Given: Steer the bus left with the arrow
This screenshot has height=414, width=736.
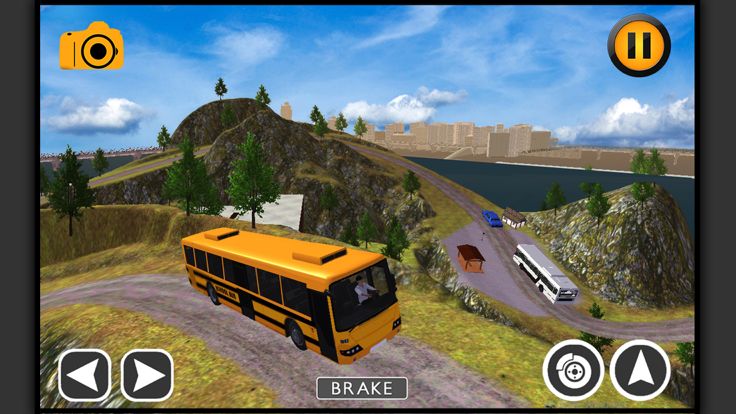Looking at the screenshot, I should pyautogui.click(x=85, y=375).
